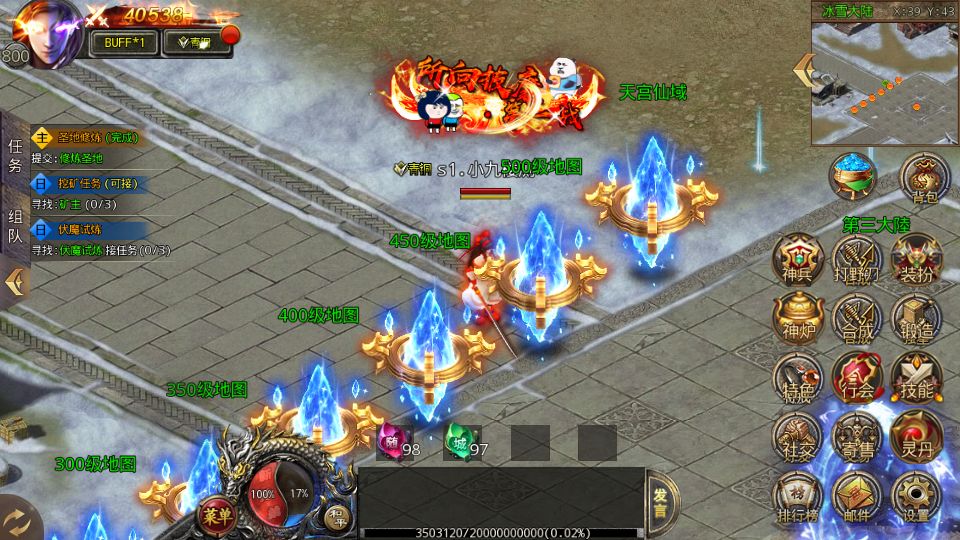
Task: Show the 排行榜 ranking board
Action: coord(797,496)
